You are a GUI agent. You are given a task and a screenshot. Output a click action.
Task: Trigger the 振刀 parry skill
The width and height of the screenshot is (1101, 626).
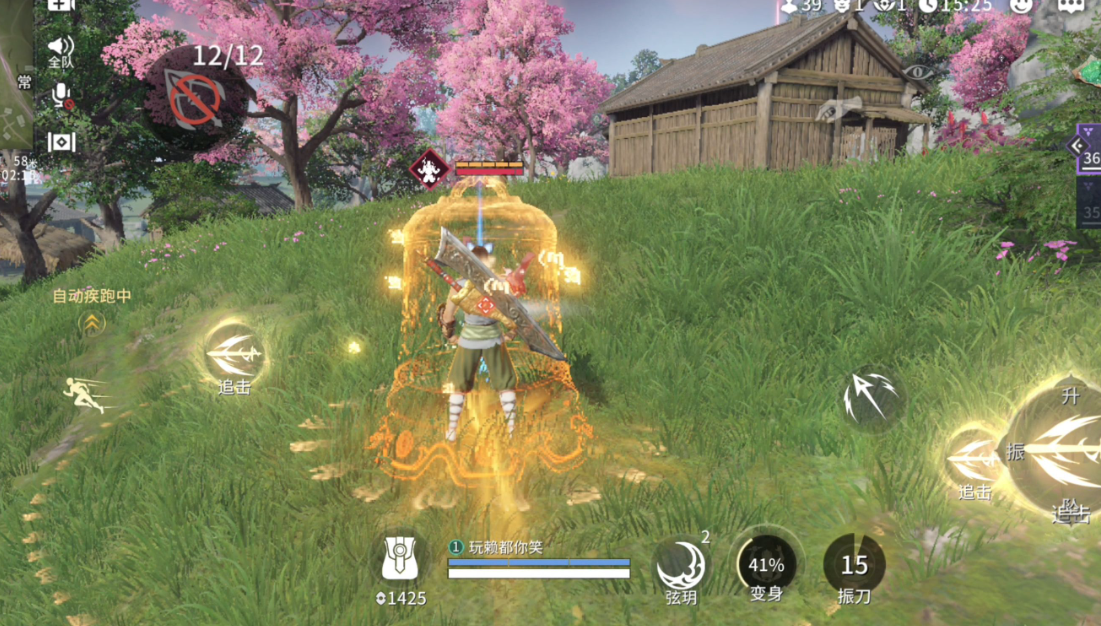coord(854,565)
